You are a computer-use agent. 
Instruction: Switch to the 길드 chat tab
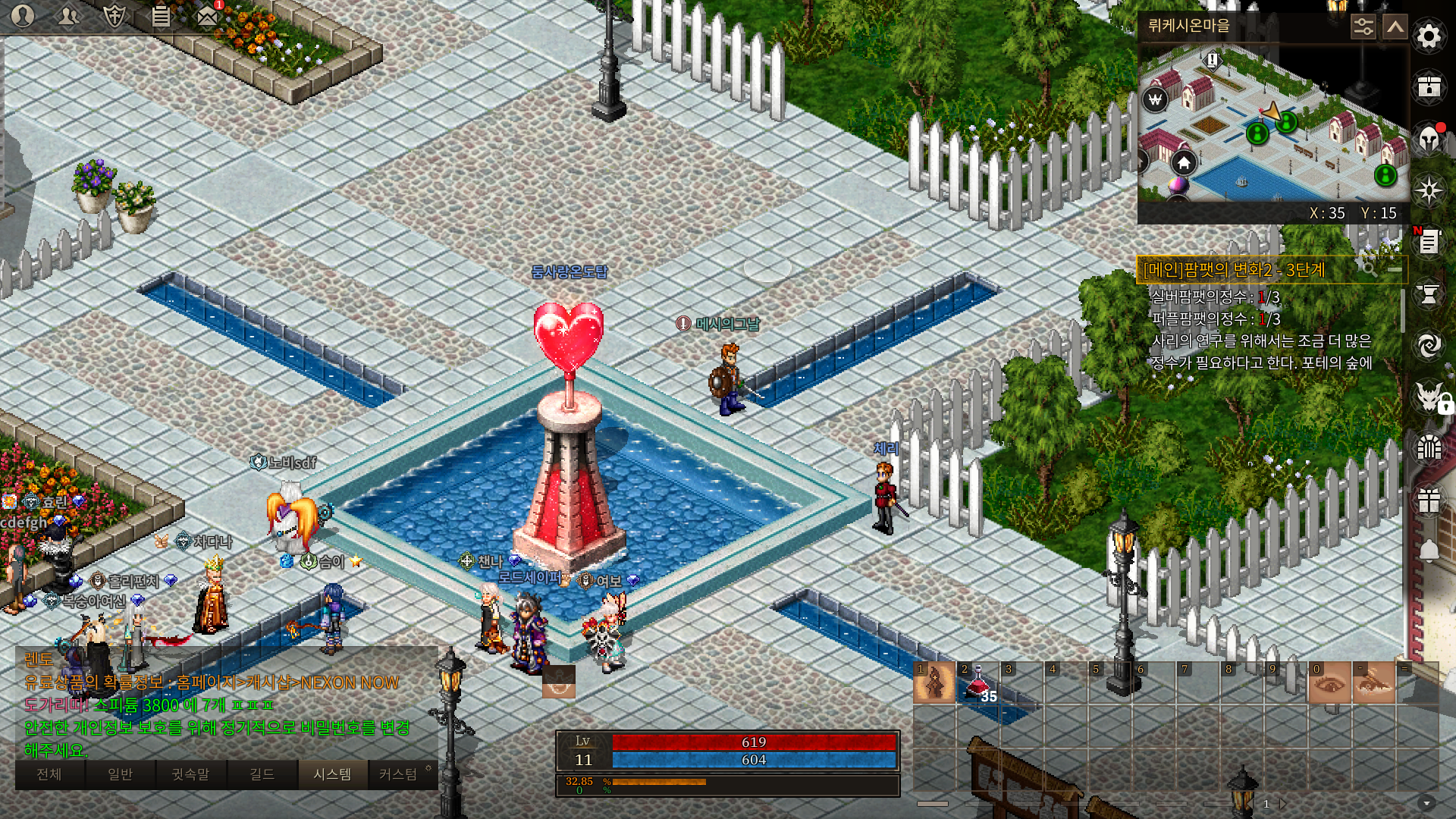tap(262, 774)
